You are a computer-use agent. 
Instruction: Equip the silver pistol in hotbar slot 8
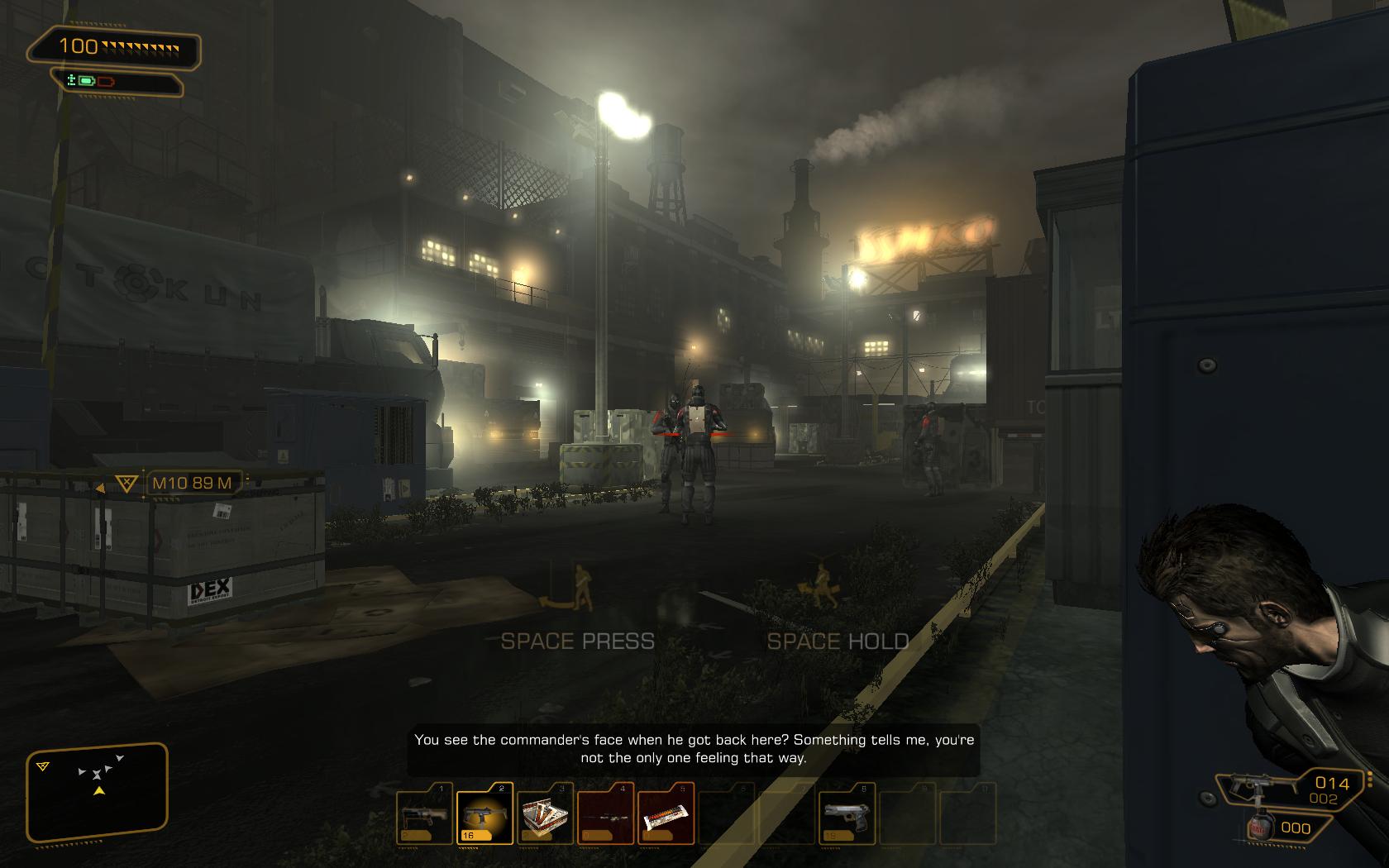click(x=847, y=813)
